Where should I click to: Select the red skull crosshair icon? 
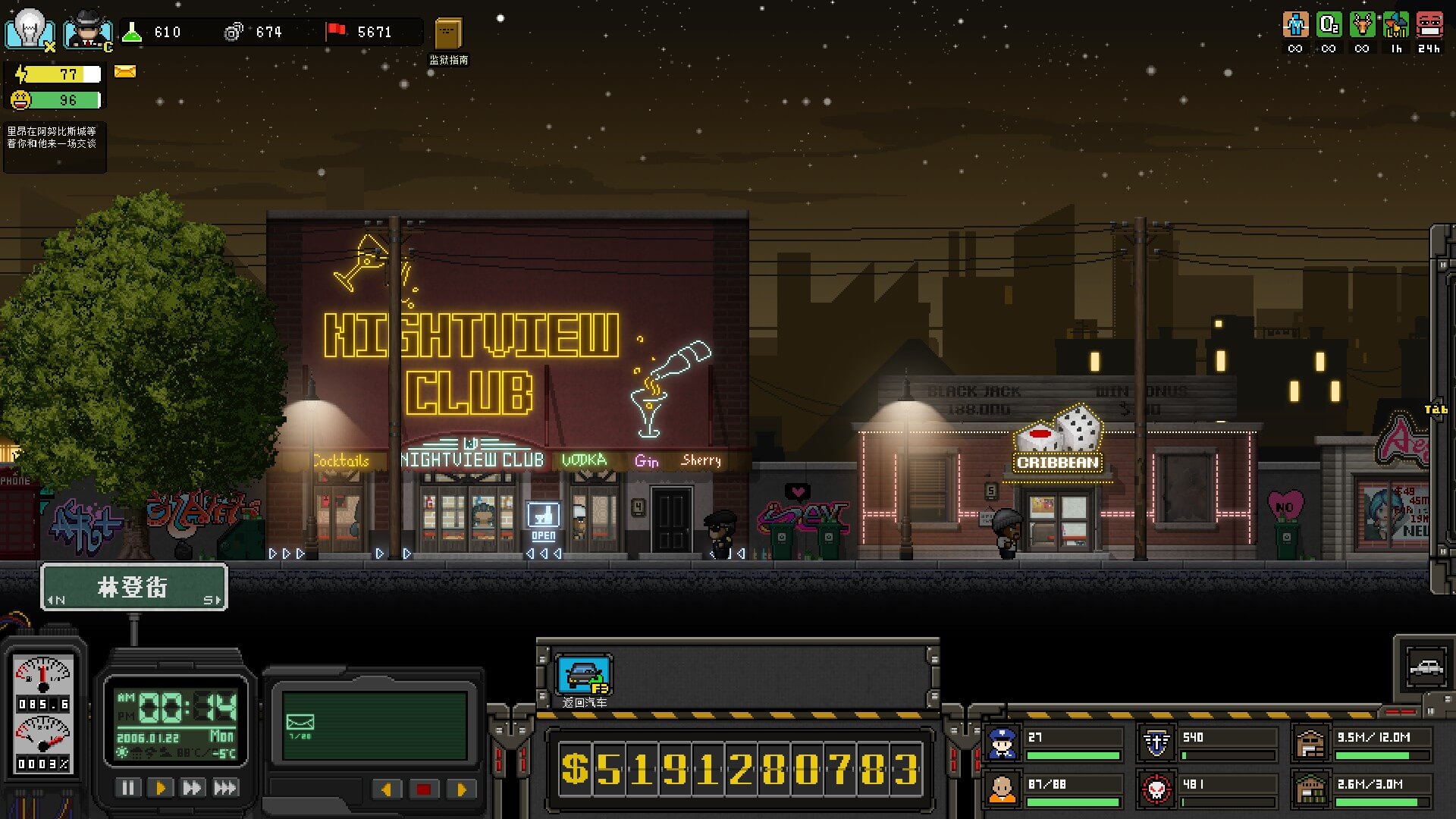1156,790
